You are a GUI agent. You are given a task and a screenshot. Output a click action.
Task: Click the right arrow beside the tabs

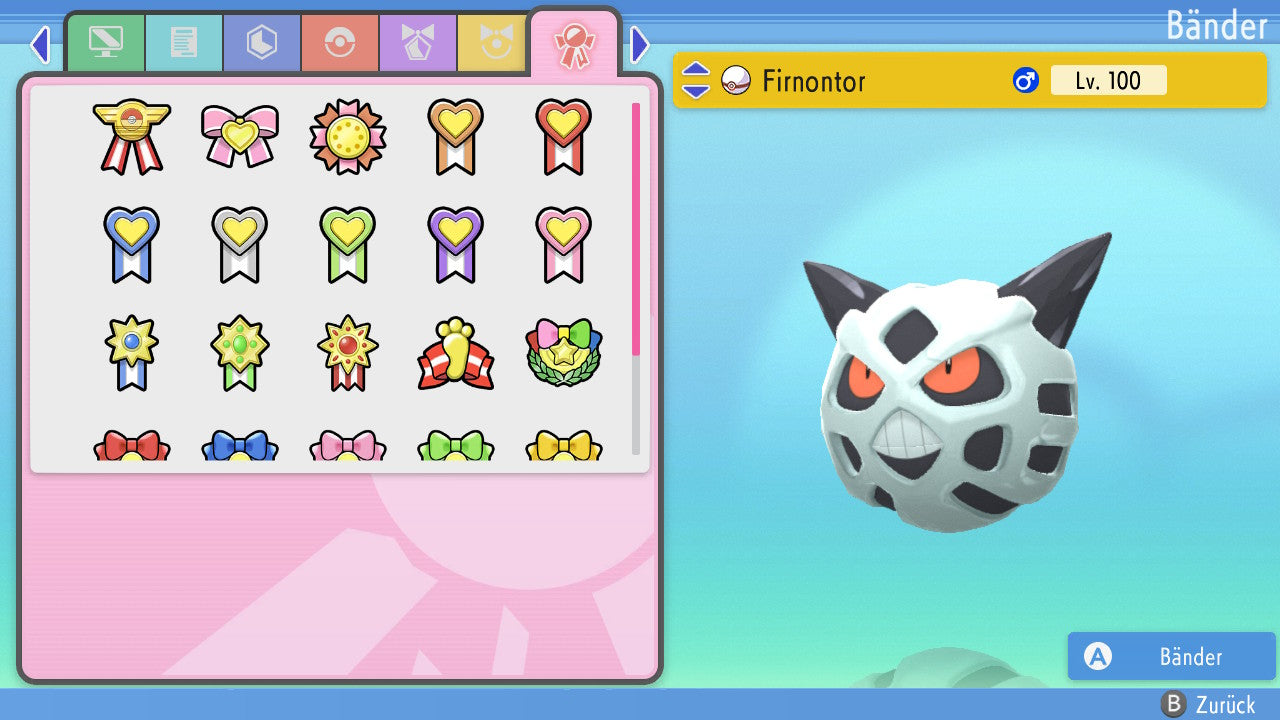coord(640,45)
